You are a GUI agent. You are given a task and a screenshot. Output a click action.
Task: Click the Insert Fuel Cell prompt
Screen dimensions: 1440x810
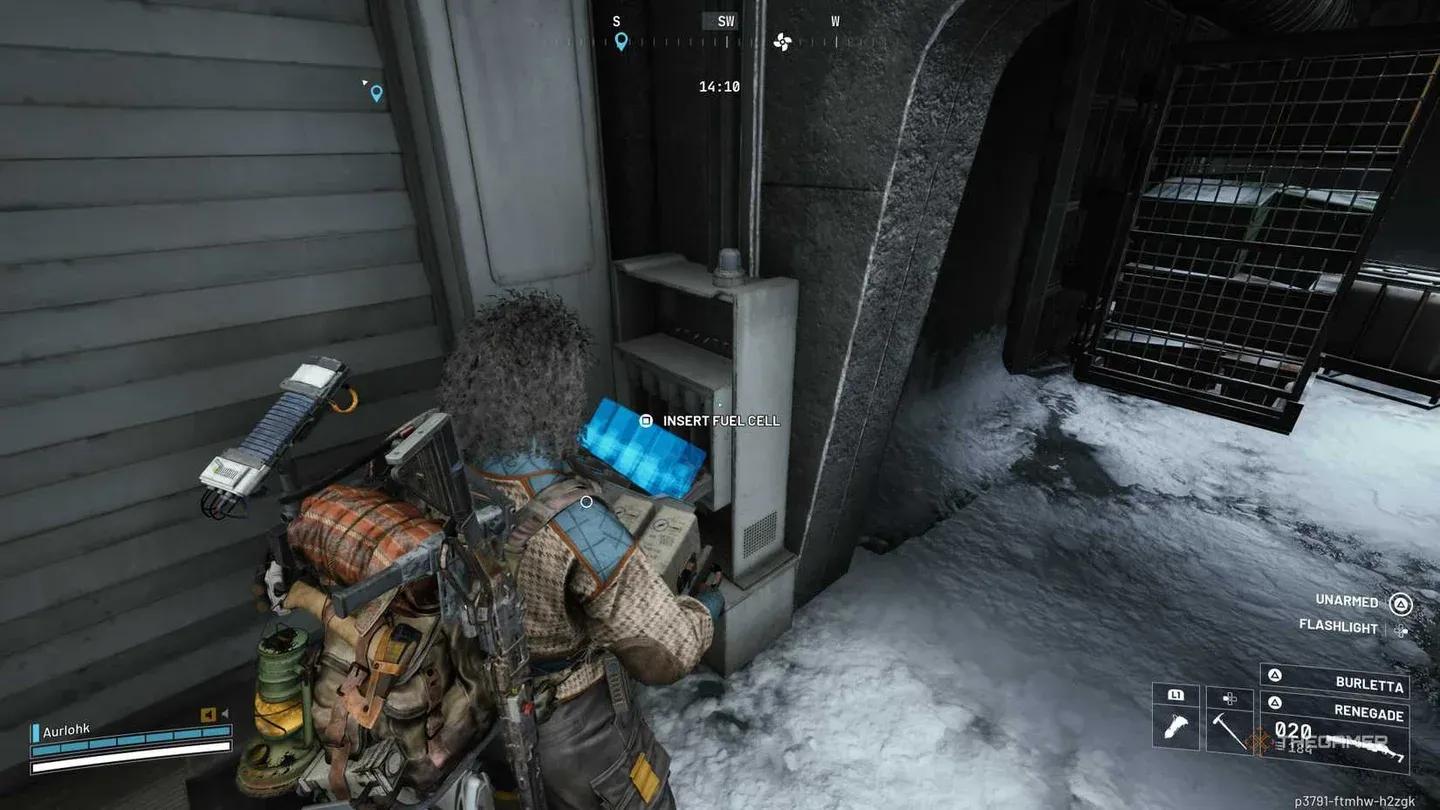click(x=718, y=421)
